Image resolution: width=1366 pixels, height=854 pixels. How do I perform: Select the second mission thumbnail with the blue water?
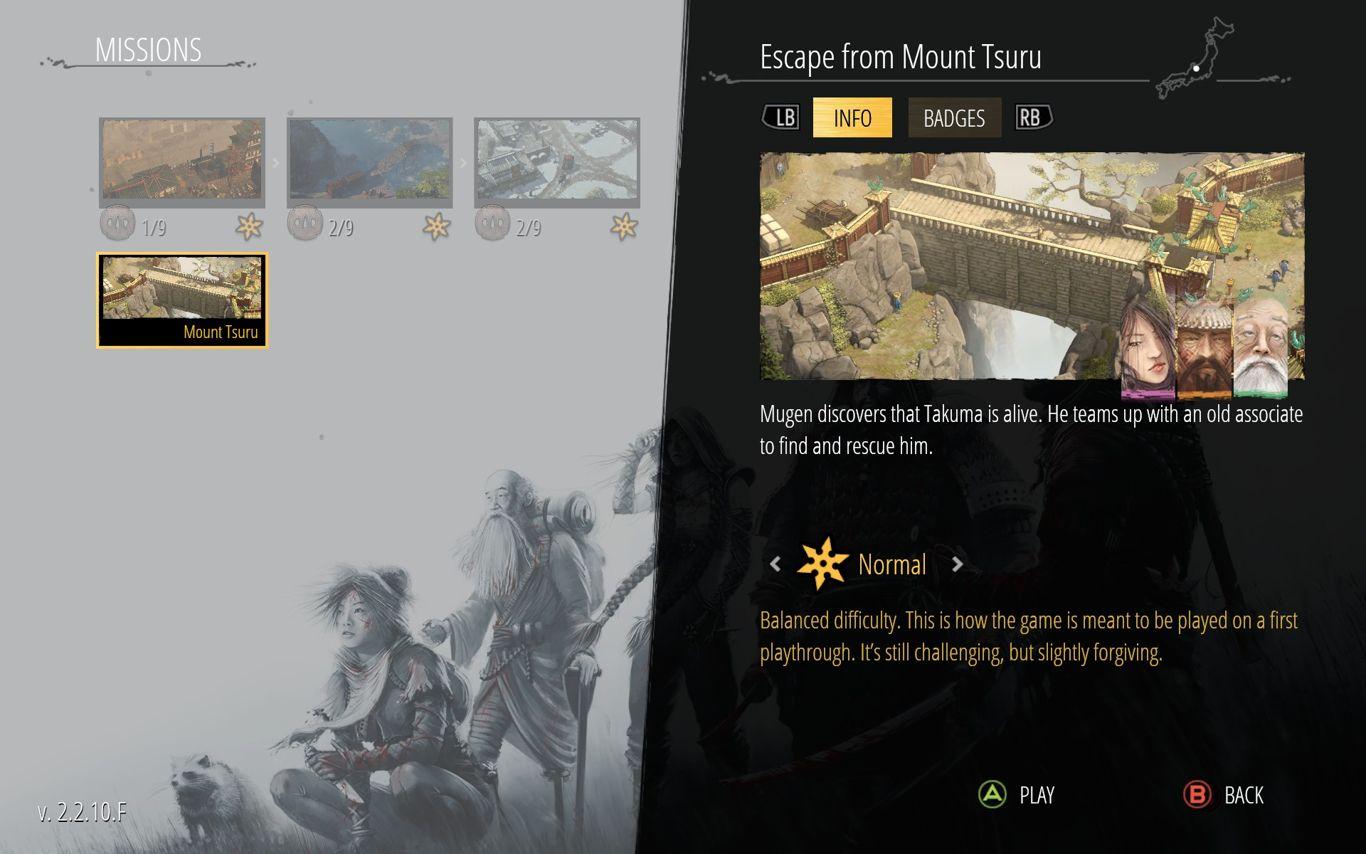click(x=370, y=160)
